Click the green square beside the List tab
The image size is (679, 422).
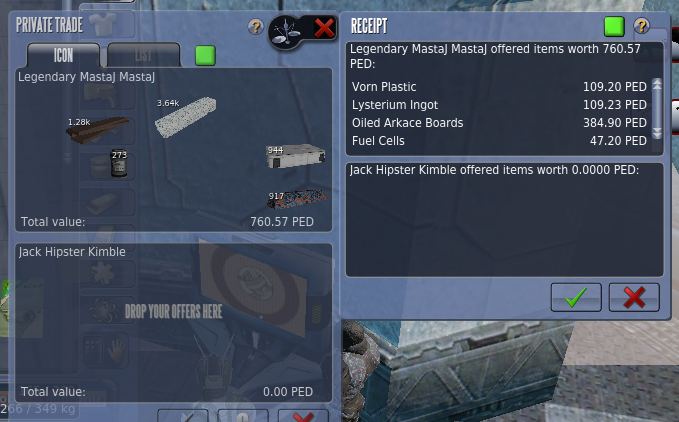point(205,55)
